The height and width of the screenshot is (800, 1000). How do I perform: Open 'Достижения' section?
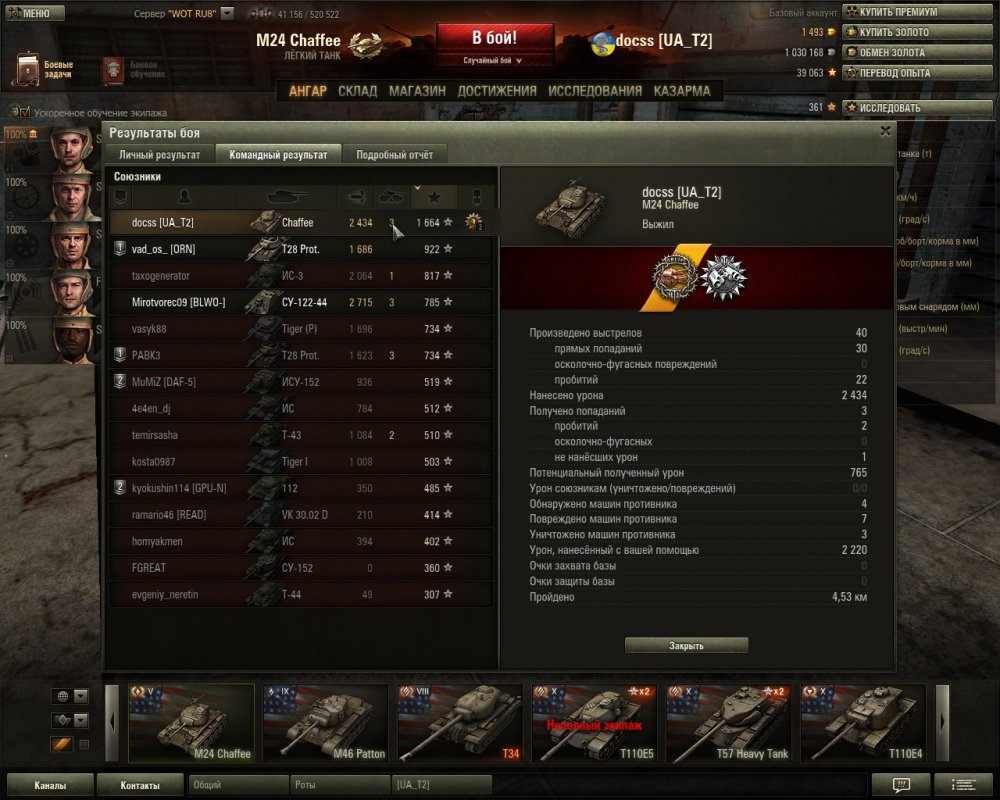(x=497, y=91)
